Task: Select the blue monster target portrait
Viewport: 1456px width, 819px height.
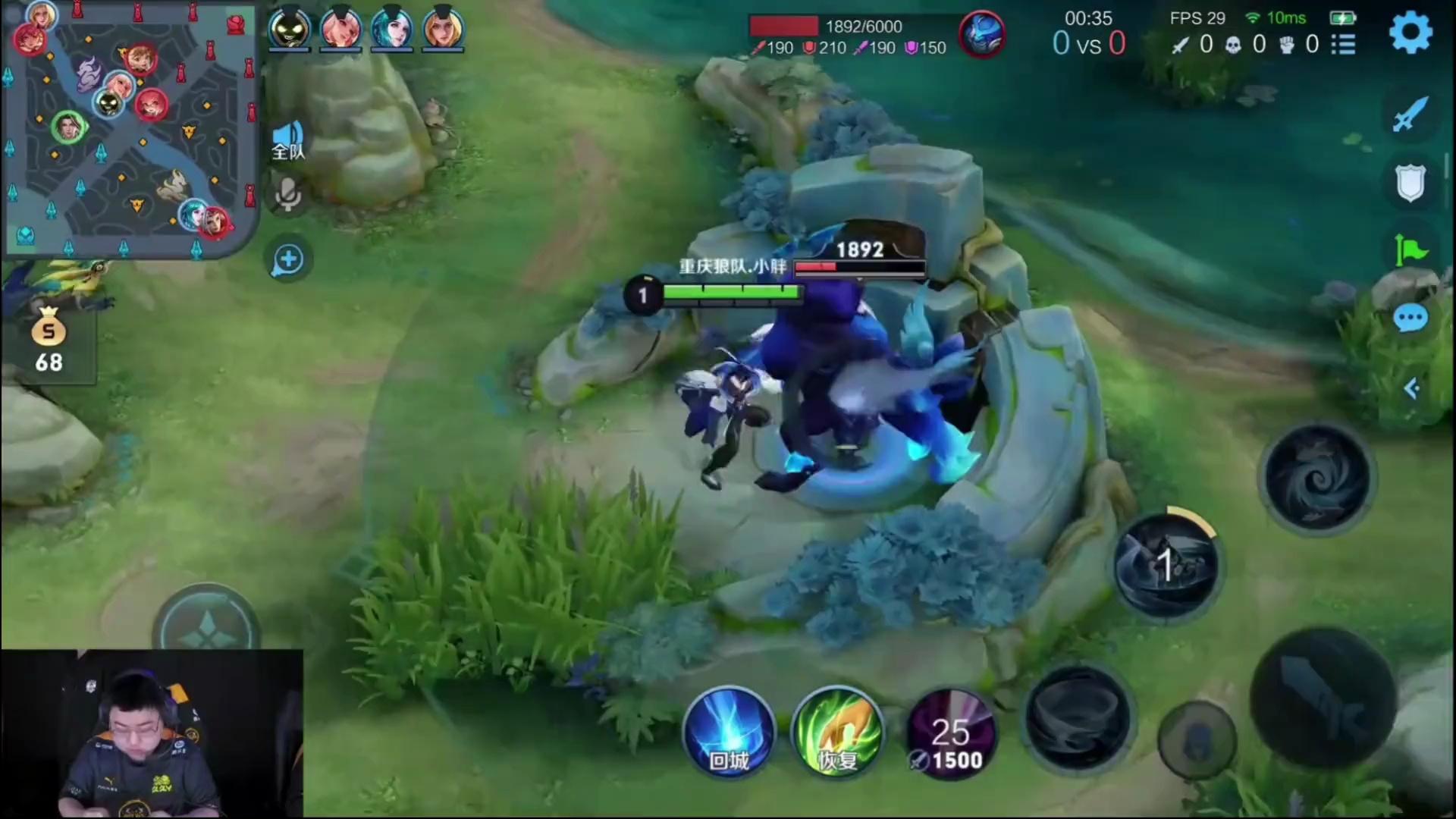Action: [x=982, y=34]
